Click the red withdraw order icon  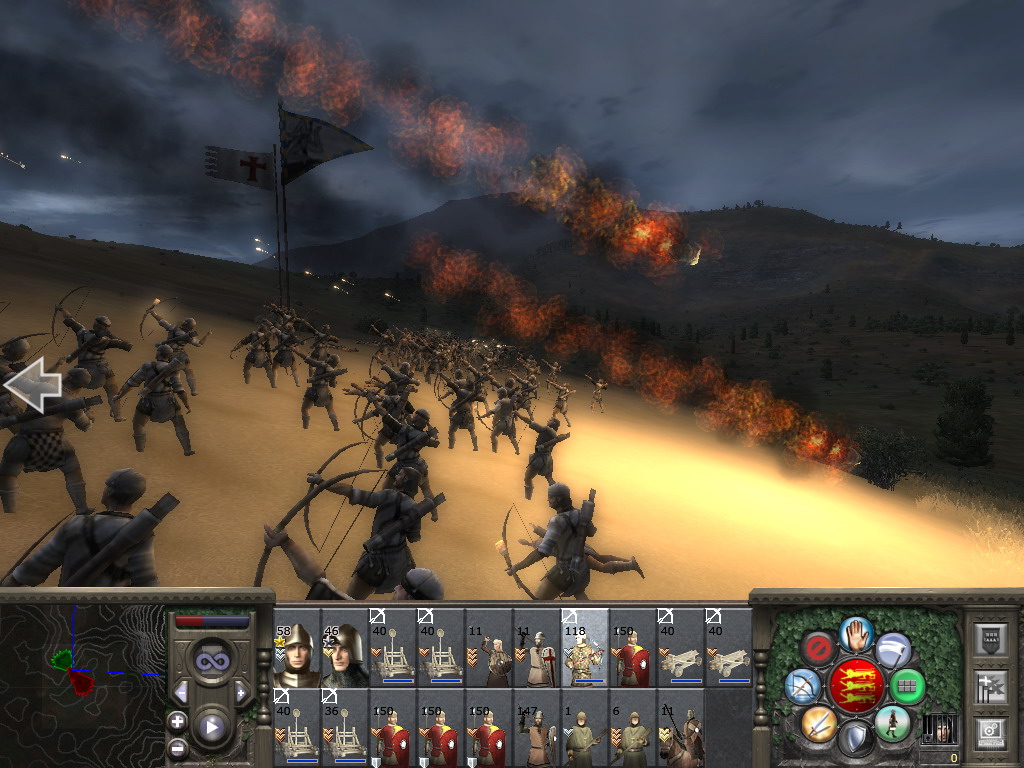tap(819, 649)
